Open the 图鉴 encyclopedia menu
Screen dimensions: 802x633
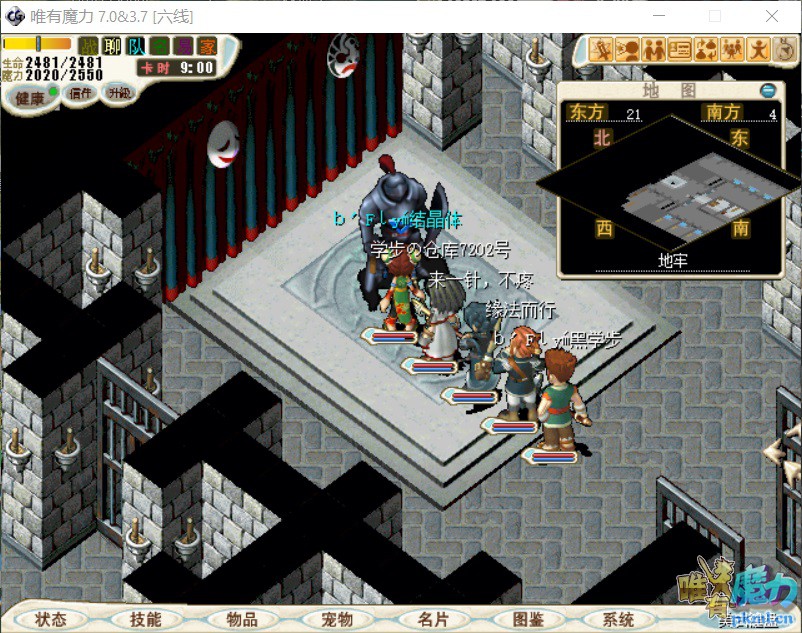coord(527,619)
